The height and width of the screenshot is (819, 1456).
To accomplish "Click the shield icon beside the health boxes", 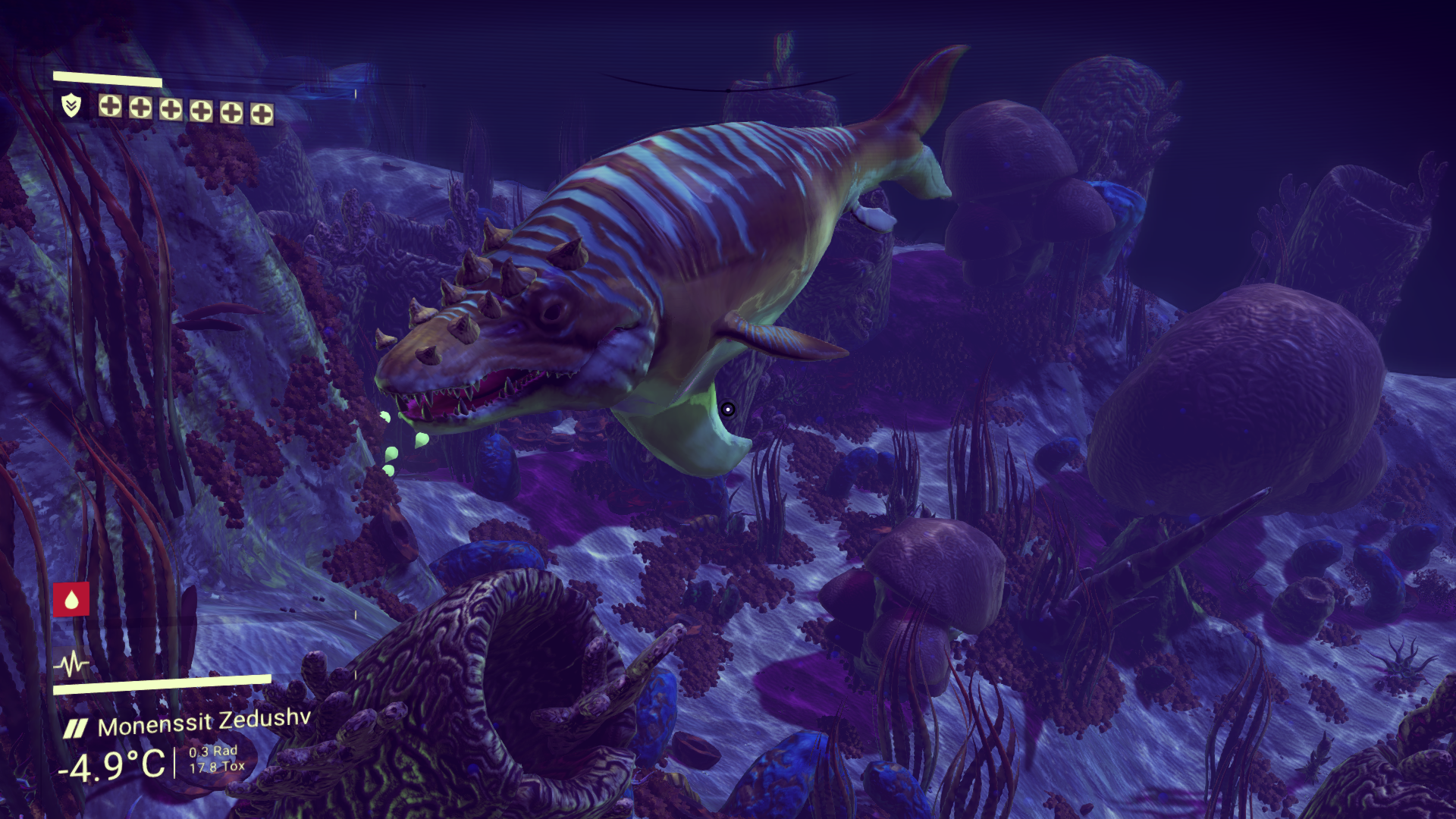I will [x=71, y=105].
